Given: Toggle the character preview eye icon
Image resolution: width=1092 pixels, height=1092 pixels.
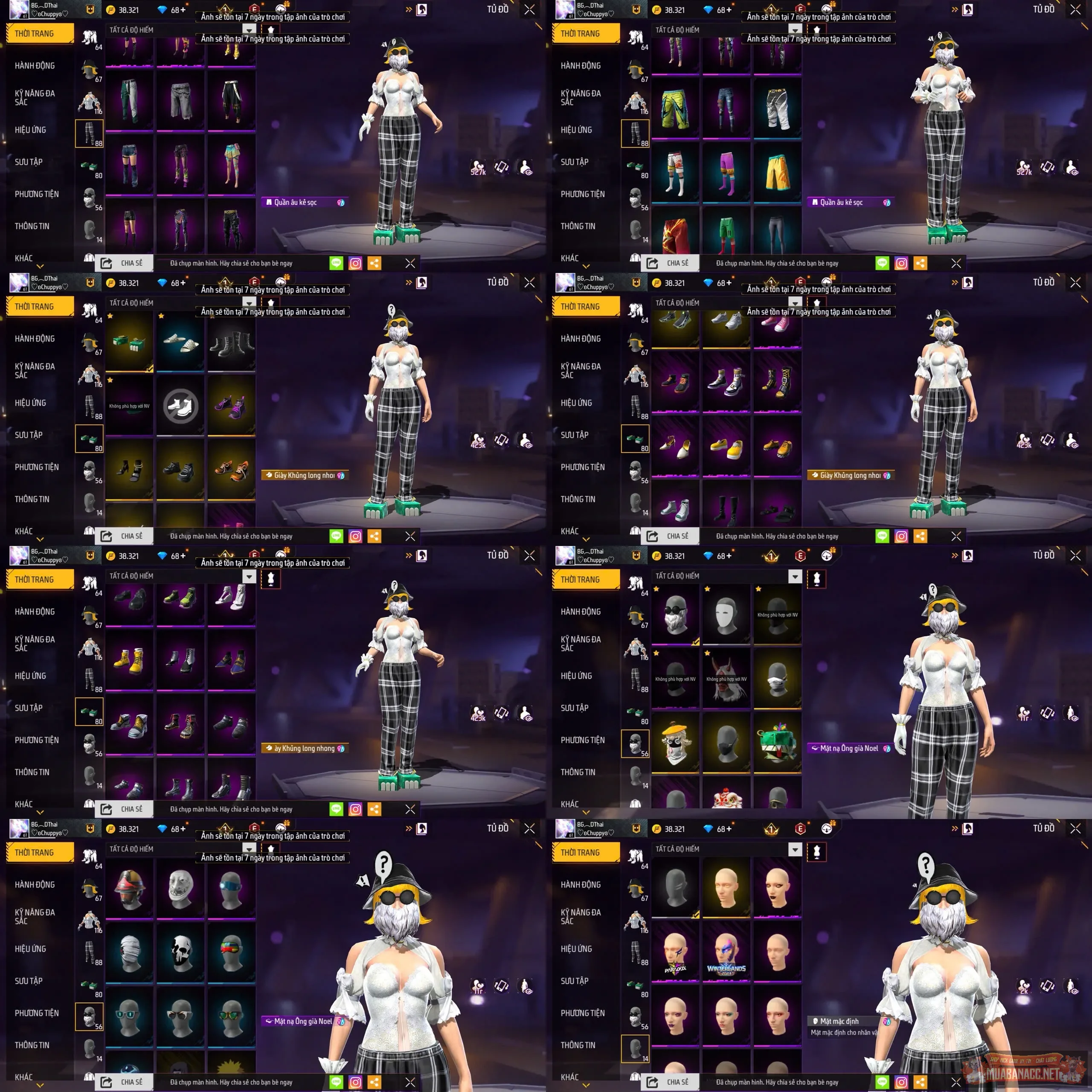Looking at the screenshot, I should coord(526,168).
